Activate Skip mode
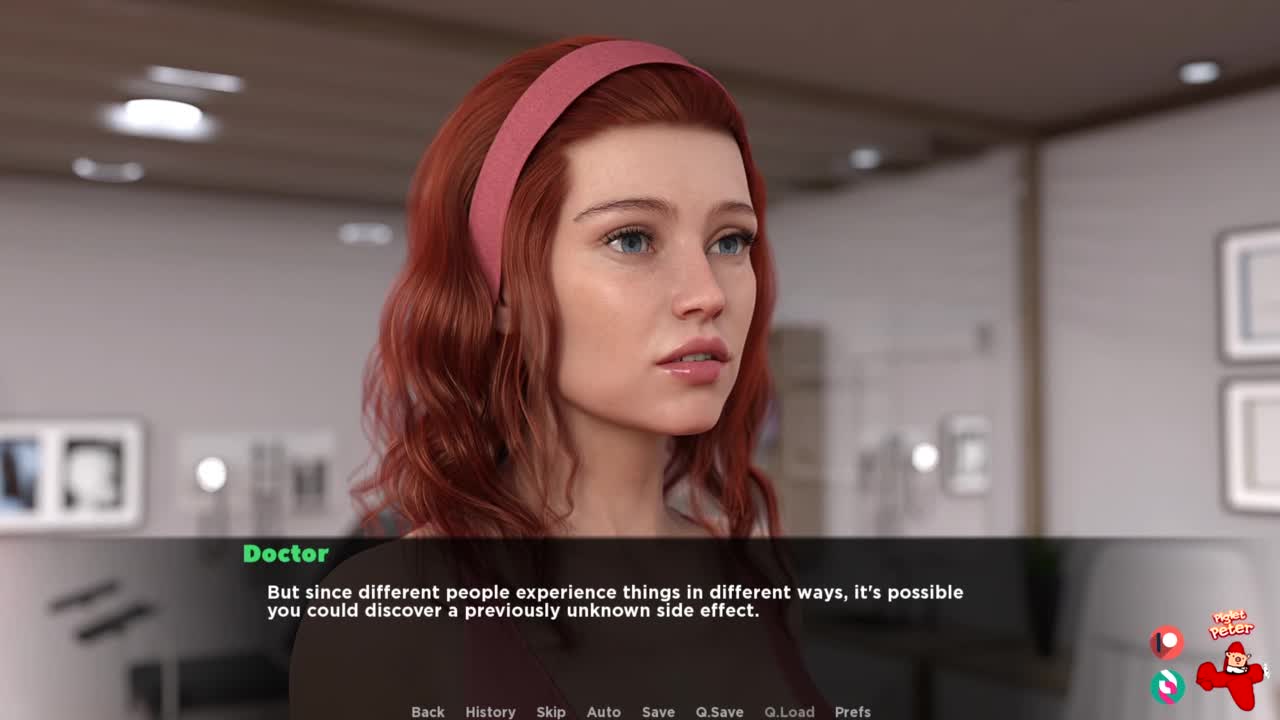1280x720 pixels. 551,711
